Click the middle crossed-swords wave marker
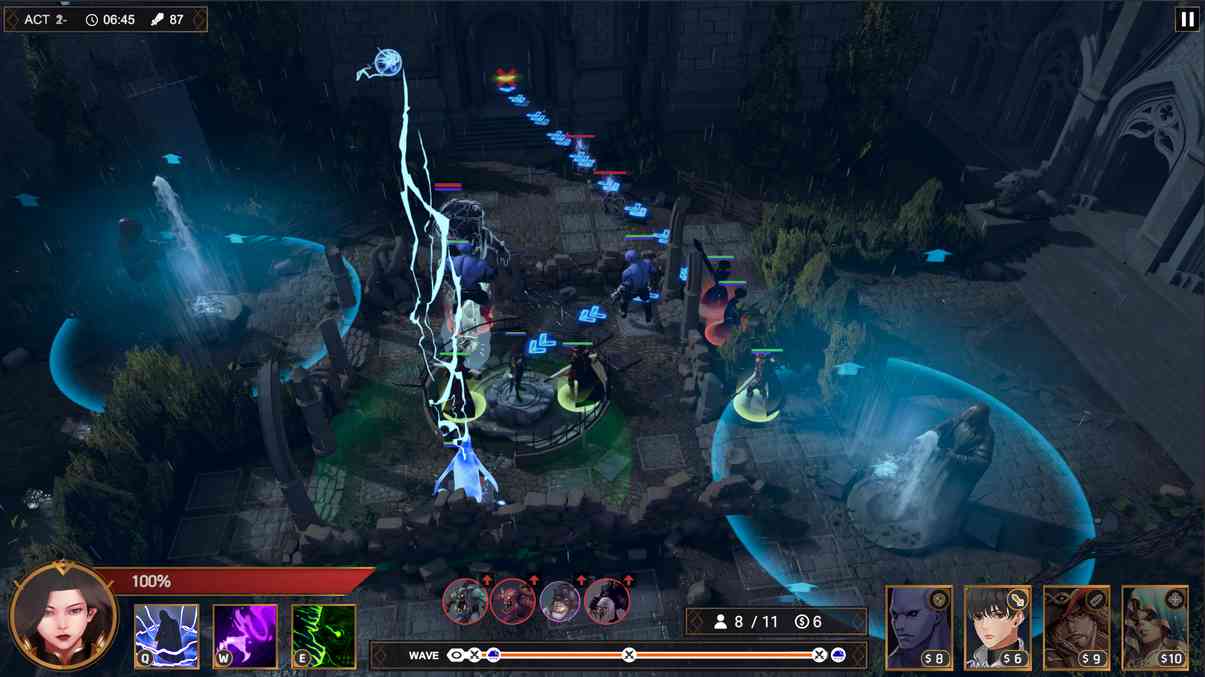The height and width of the screenshot is (677, 1205). coord(629,655)
